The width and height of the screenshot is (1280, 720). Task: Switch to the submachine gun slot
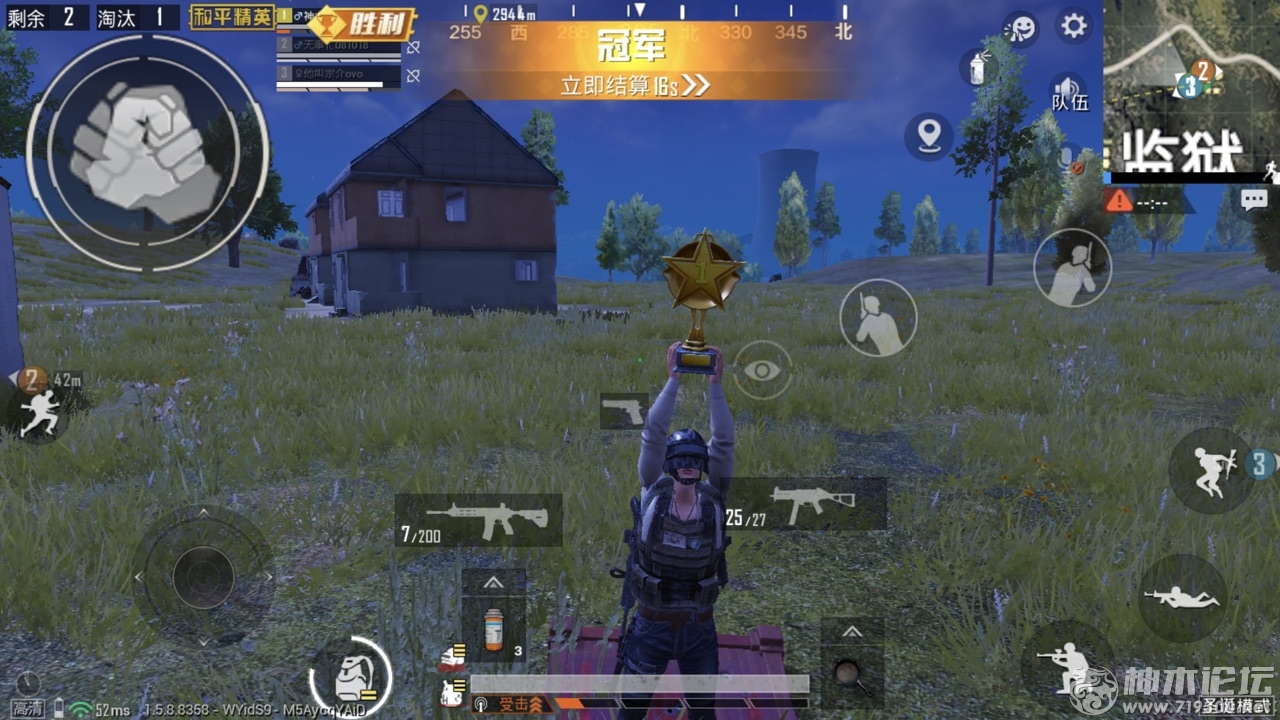click(x=805, y=504)
